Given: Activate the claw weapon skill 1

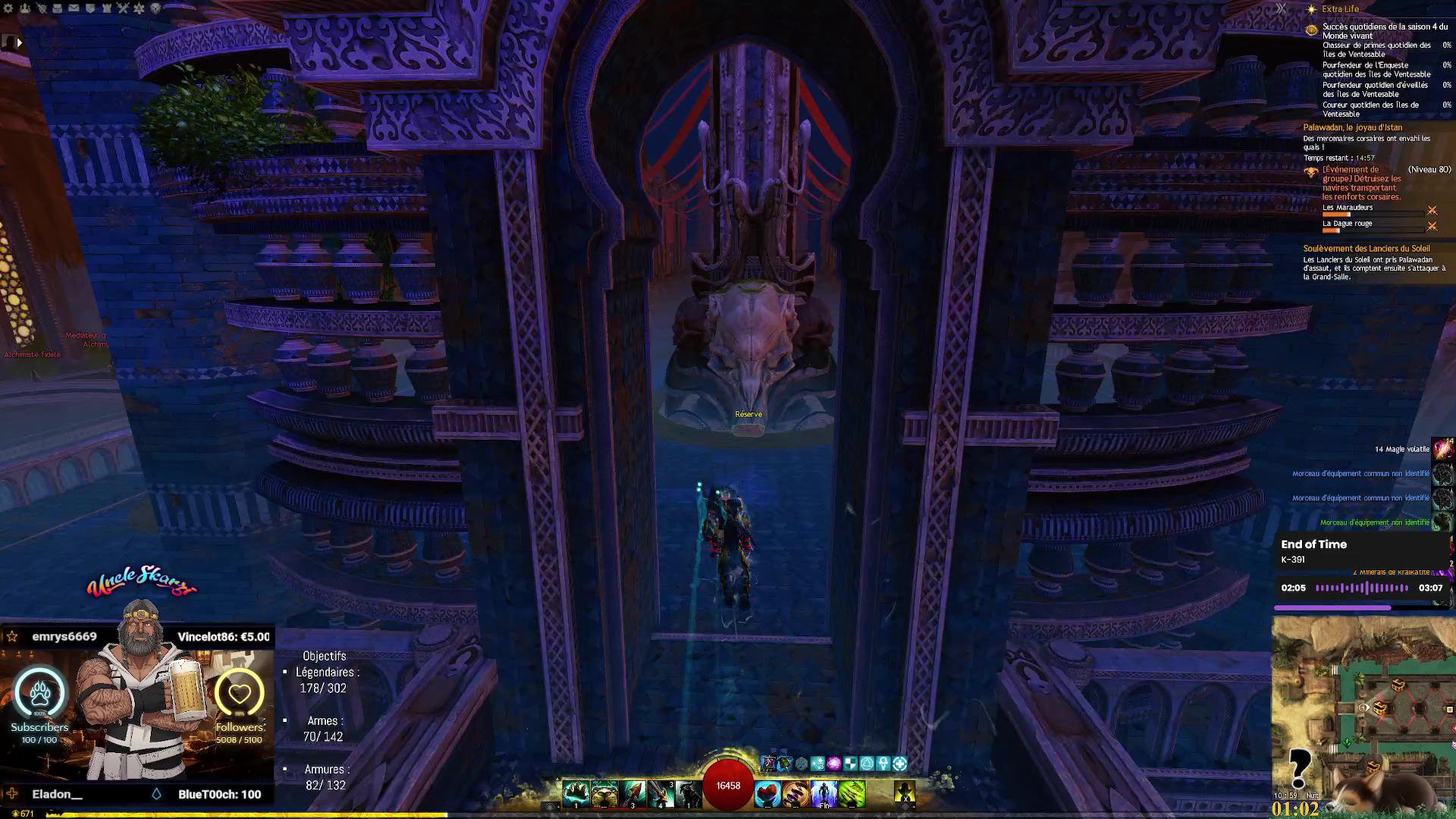Looking at the screenshot, I should point(576,793).
